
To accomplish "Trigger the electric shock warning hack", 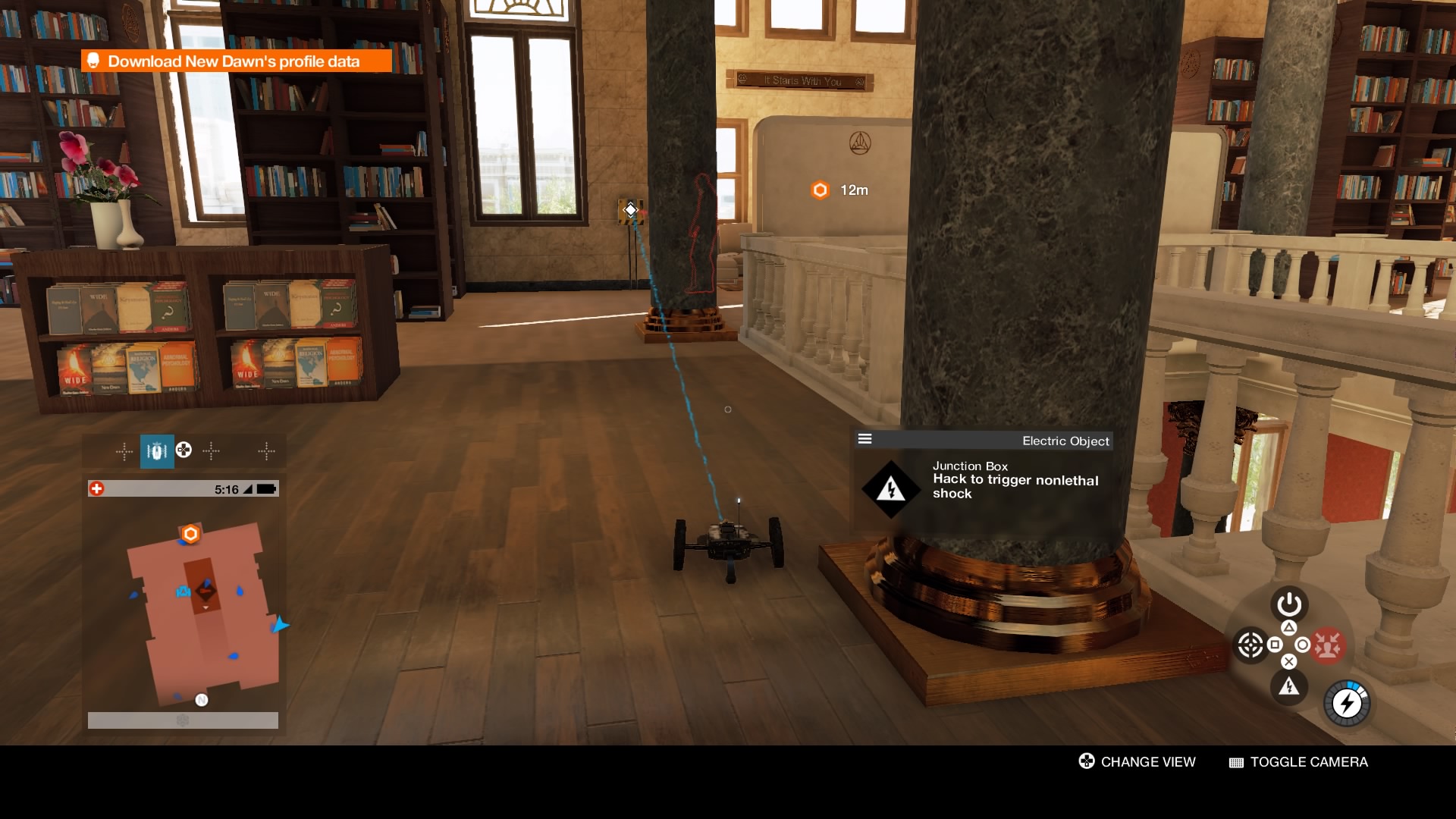I will click(x=1288, y=687).
